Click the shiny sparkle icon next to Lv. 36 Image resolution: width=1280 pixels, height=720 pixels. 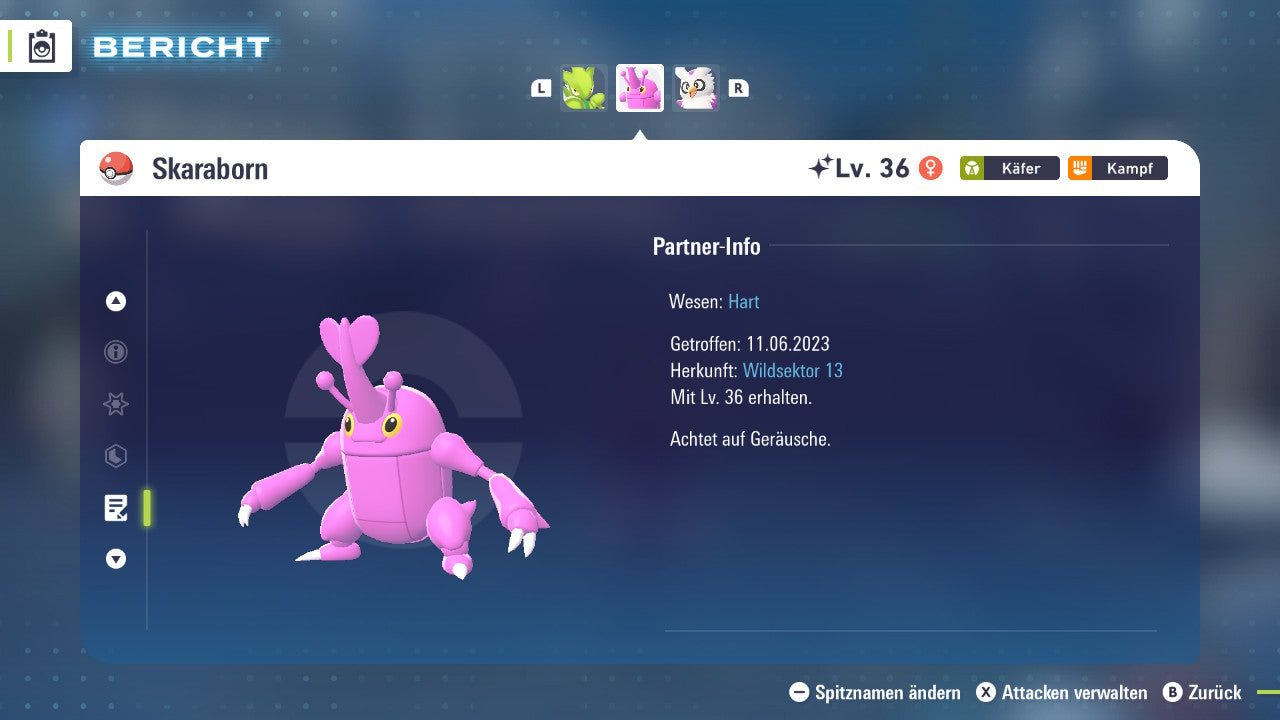tap(822, 167)
